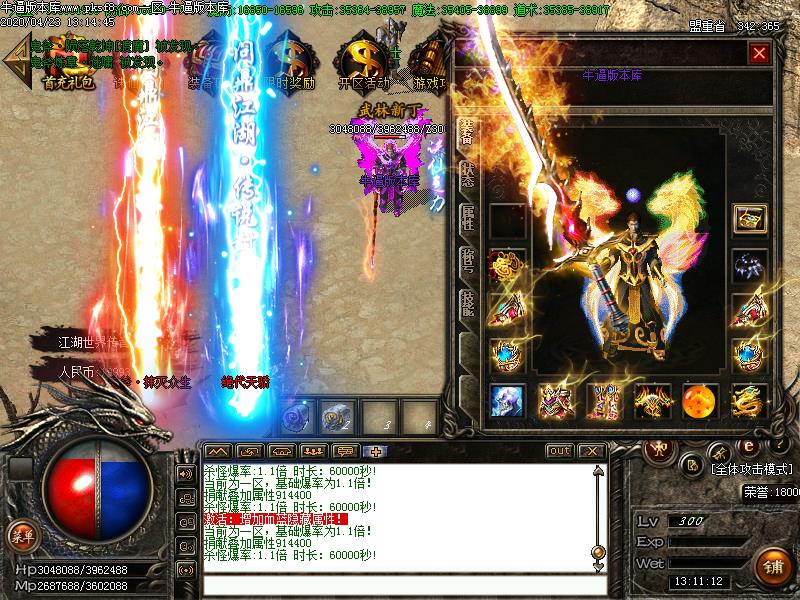Show the 属性 (attributes) tab
The image size is (800, 600).
click(467, 219)
